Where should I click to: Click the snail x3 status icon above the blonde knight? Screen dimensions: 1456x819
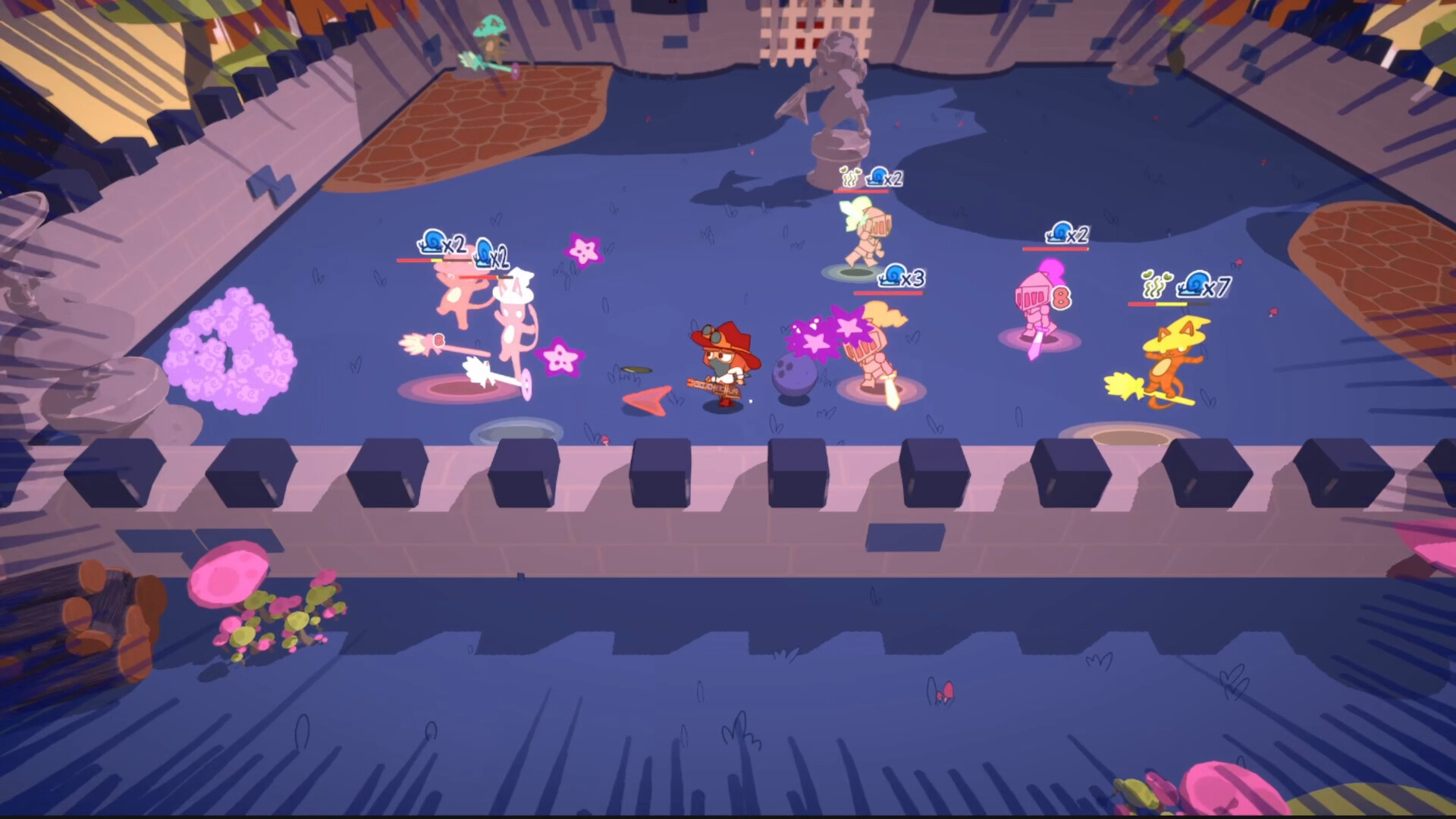pos(895,278)
